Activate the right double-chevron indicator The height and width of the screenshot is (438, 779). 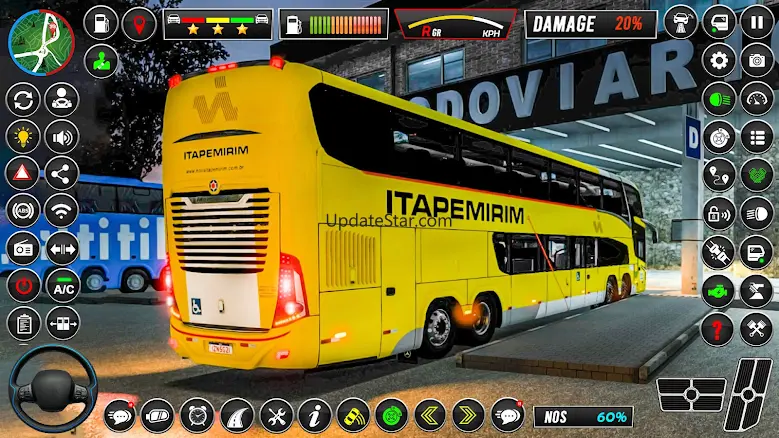click(x=468, y=414)
